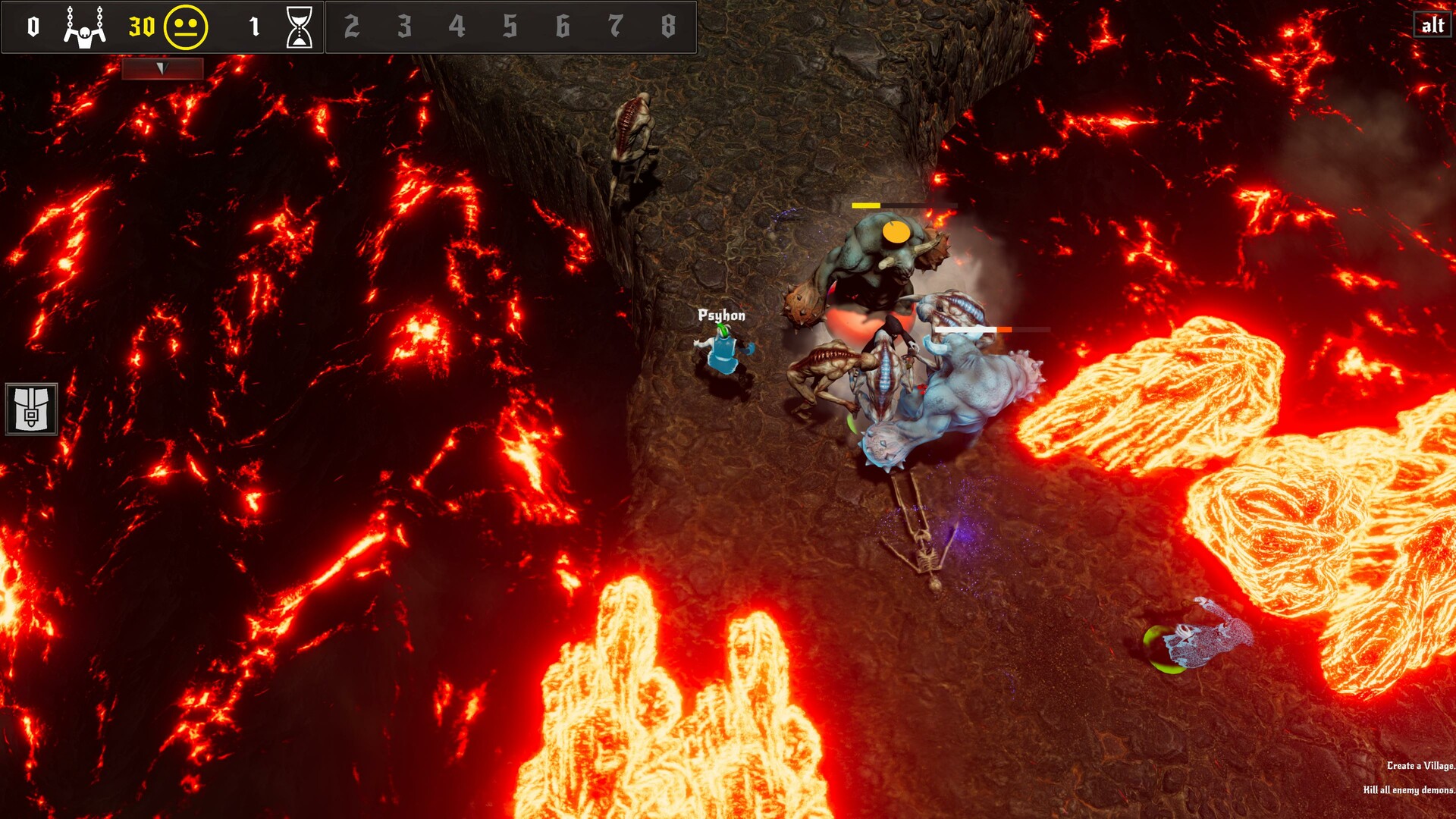Select the Psyhon name label

click(720, 315)
